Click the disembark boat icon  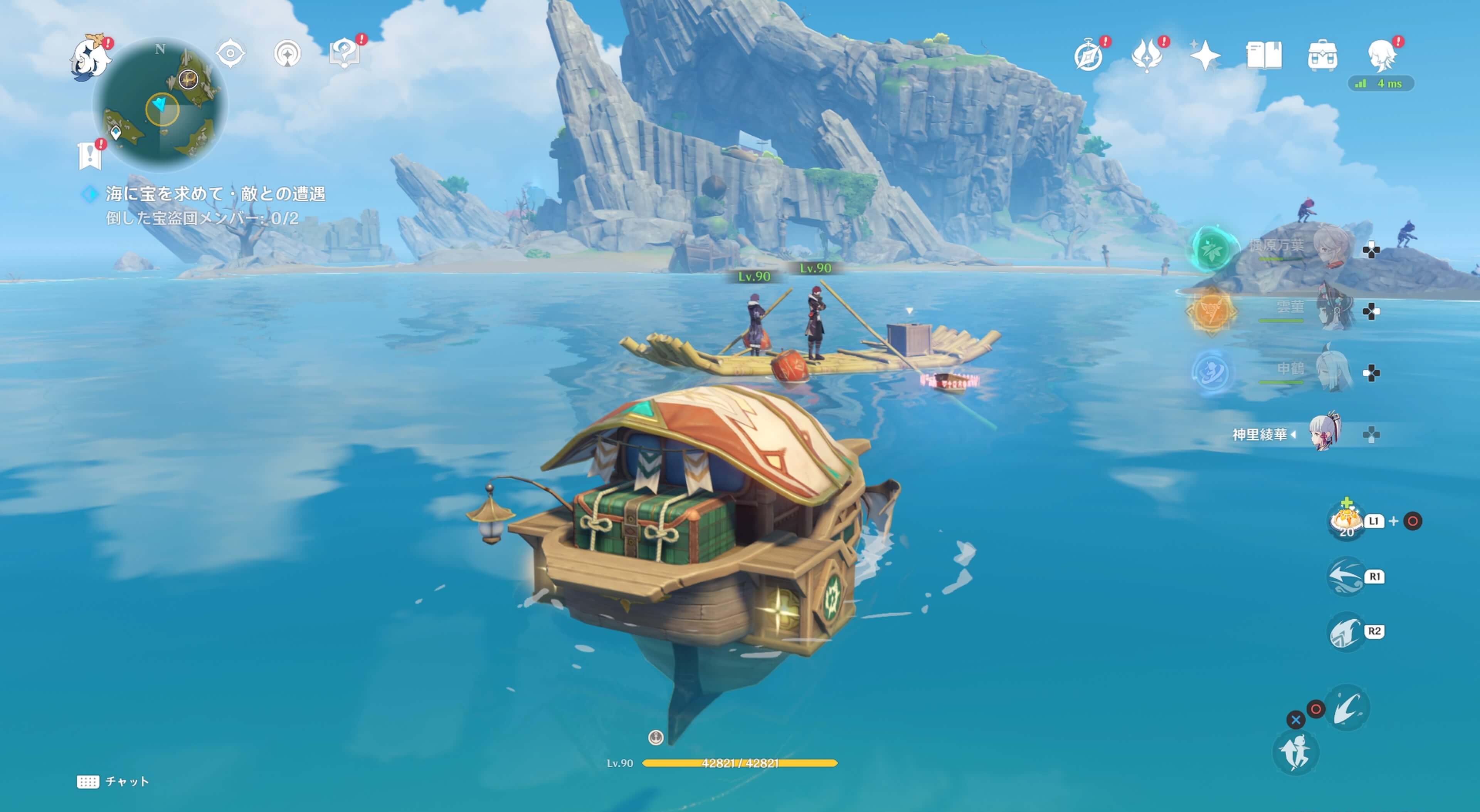[1295, 753]
